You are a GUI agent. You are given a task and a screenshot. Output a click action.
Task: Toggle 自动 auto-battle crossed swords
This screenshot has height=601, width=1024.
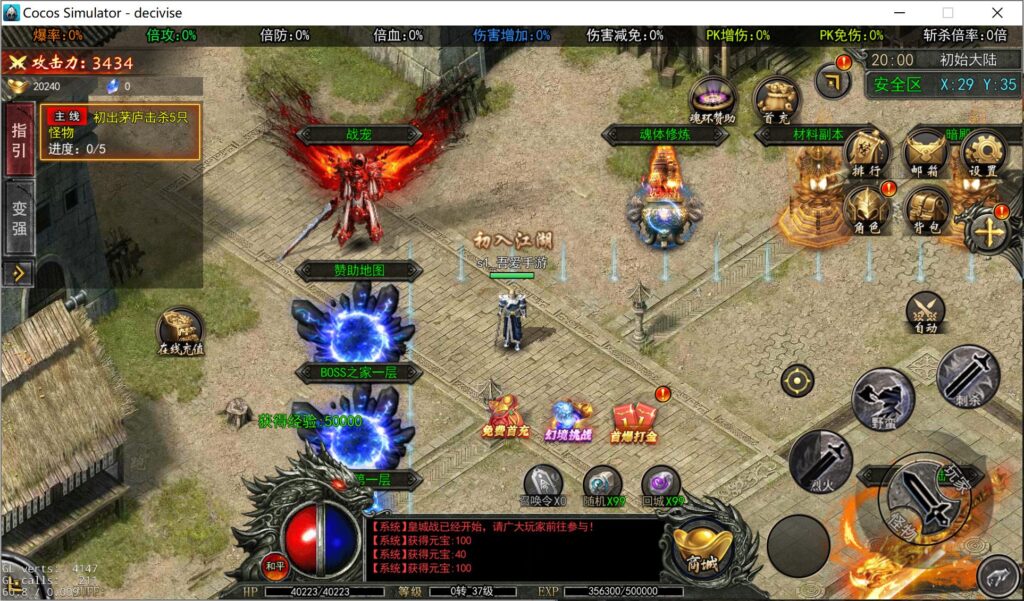pyautogui.click(x=925, y=313)
